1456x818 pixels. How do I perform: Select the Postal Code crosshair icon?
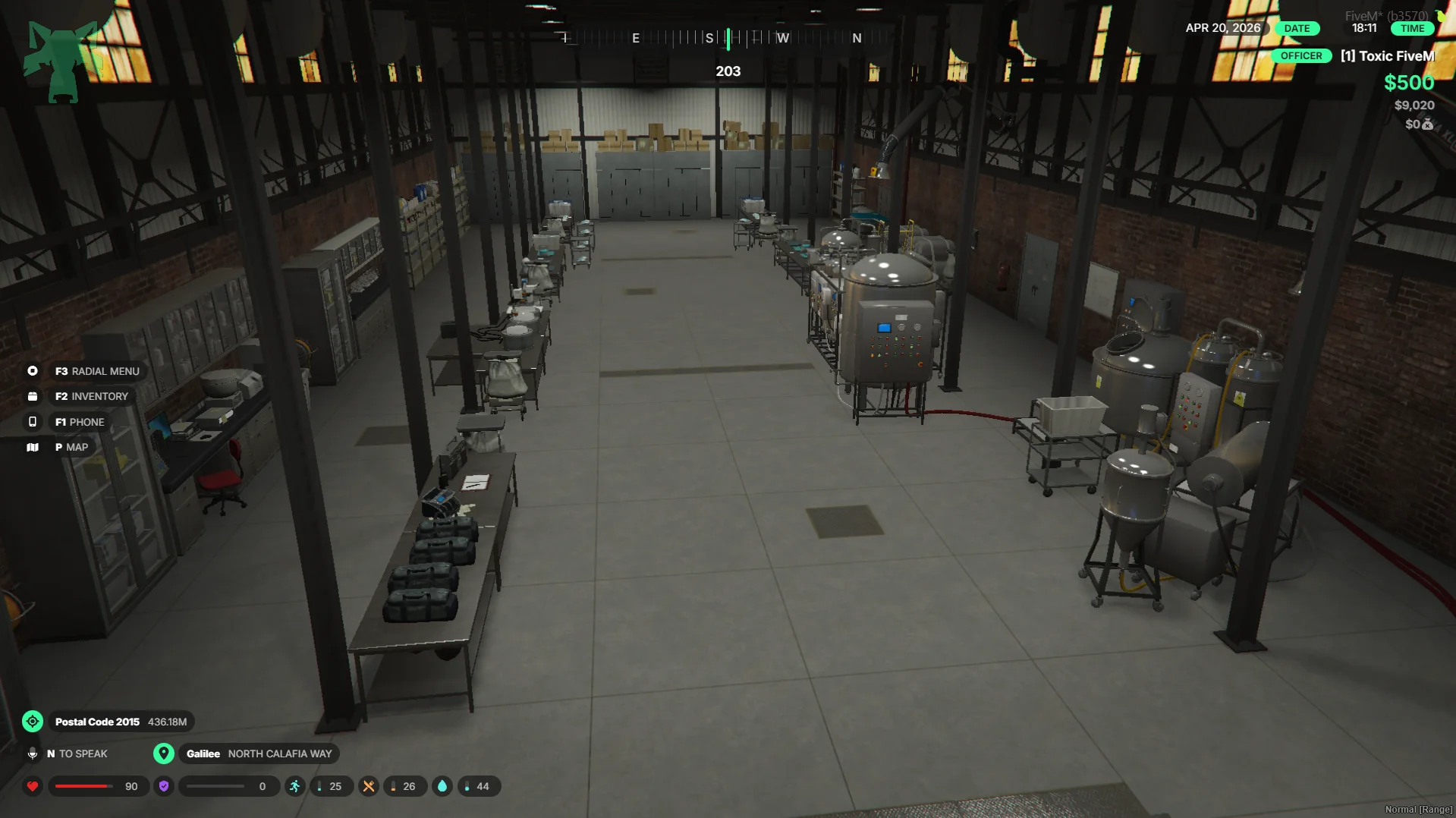pos(33,722)
